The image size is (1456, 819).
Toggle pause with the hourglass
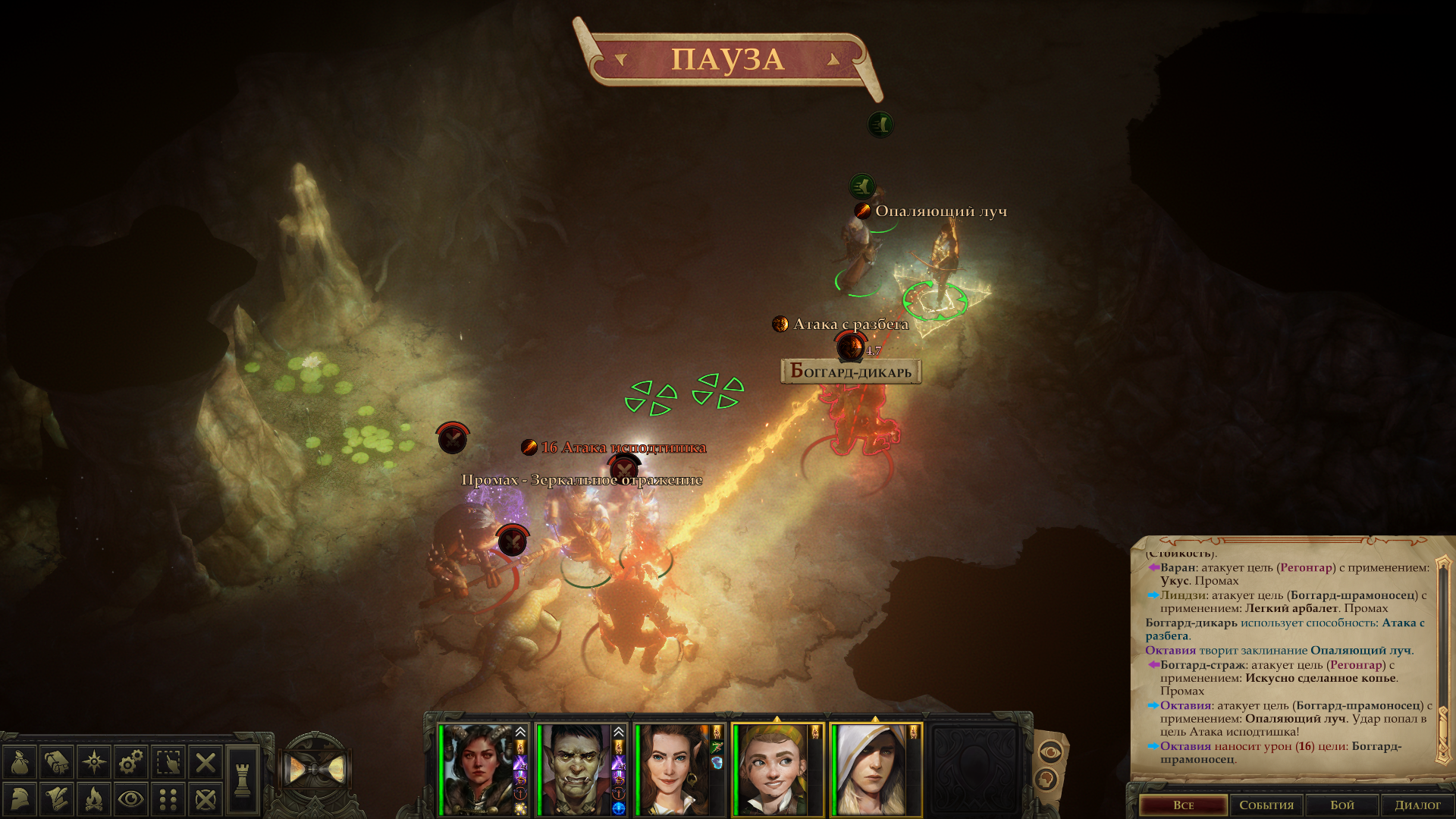click(316, 770)
